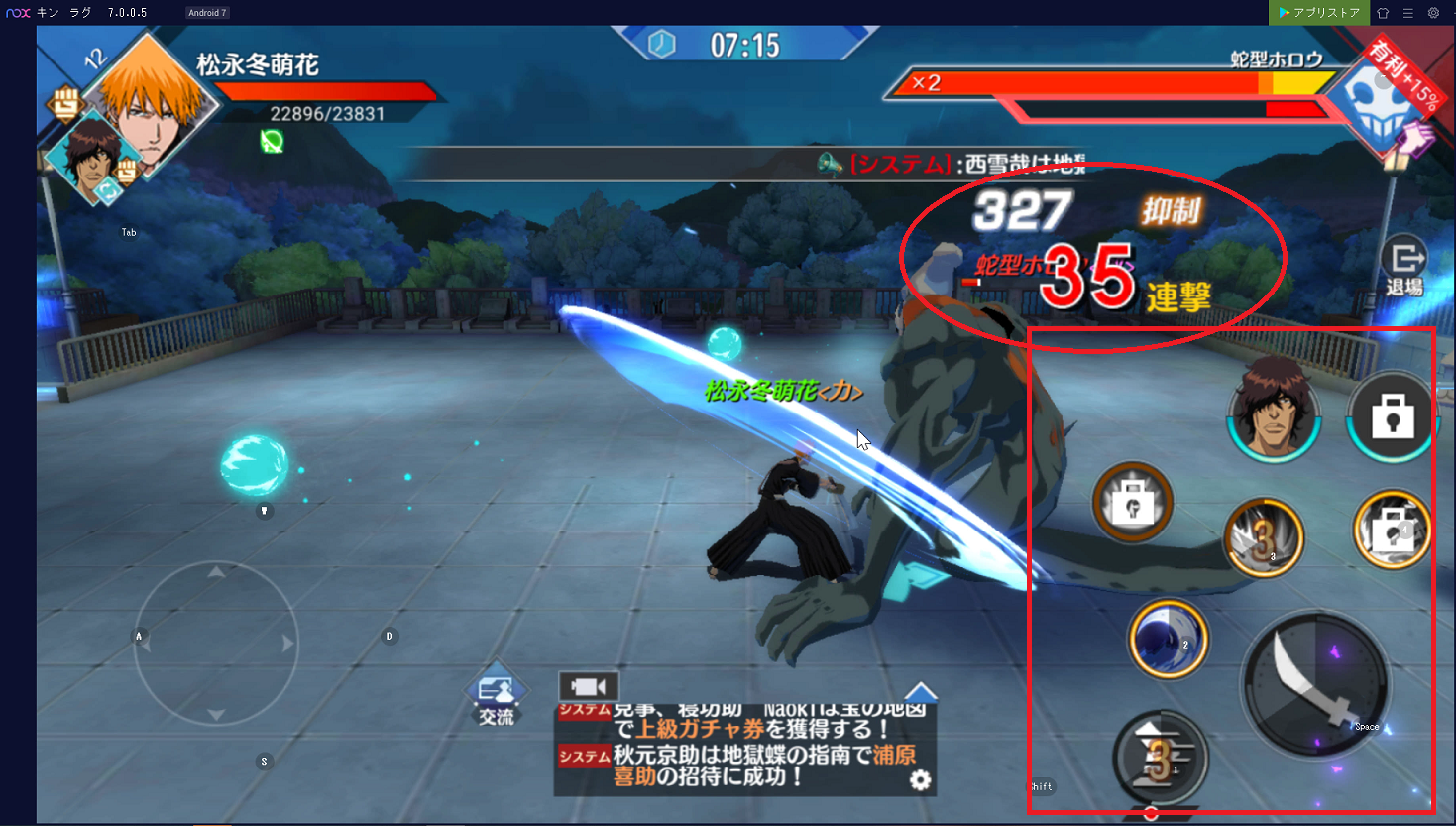Open chat settings gear icon
This screenshot has height=826, width=1456.
[921, 780]
